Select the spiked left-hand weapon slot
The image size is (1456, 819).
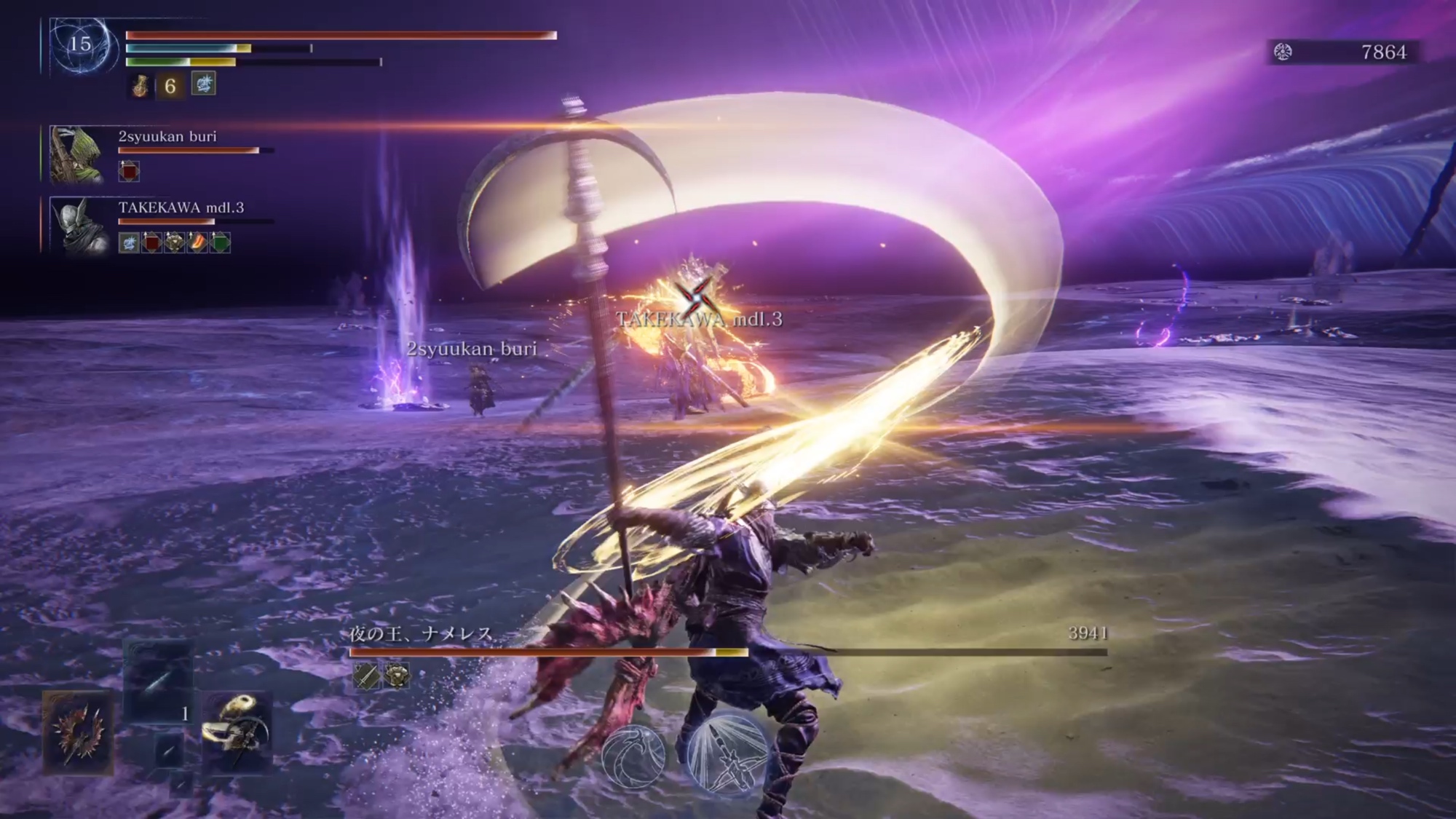point(78,731)
